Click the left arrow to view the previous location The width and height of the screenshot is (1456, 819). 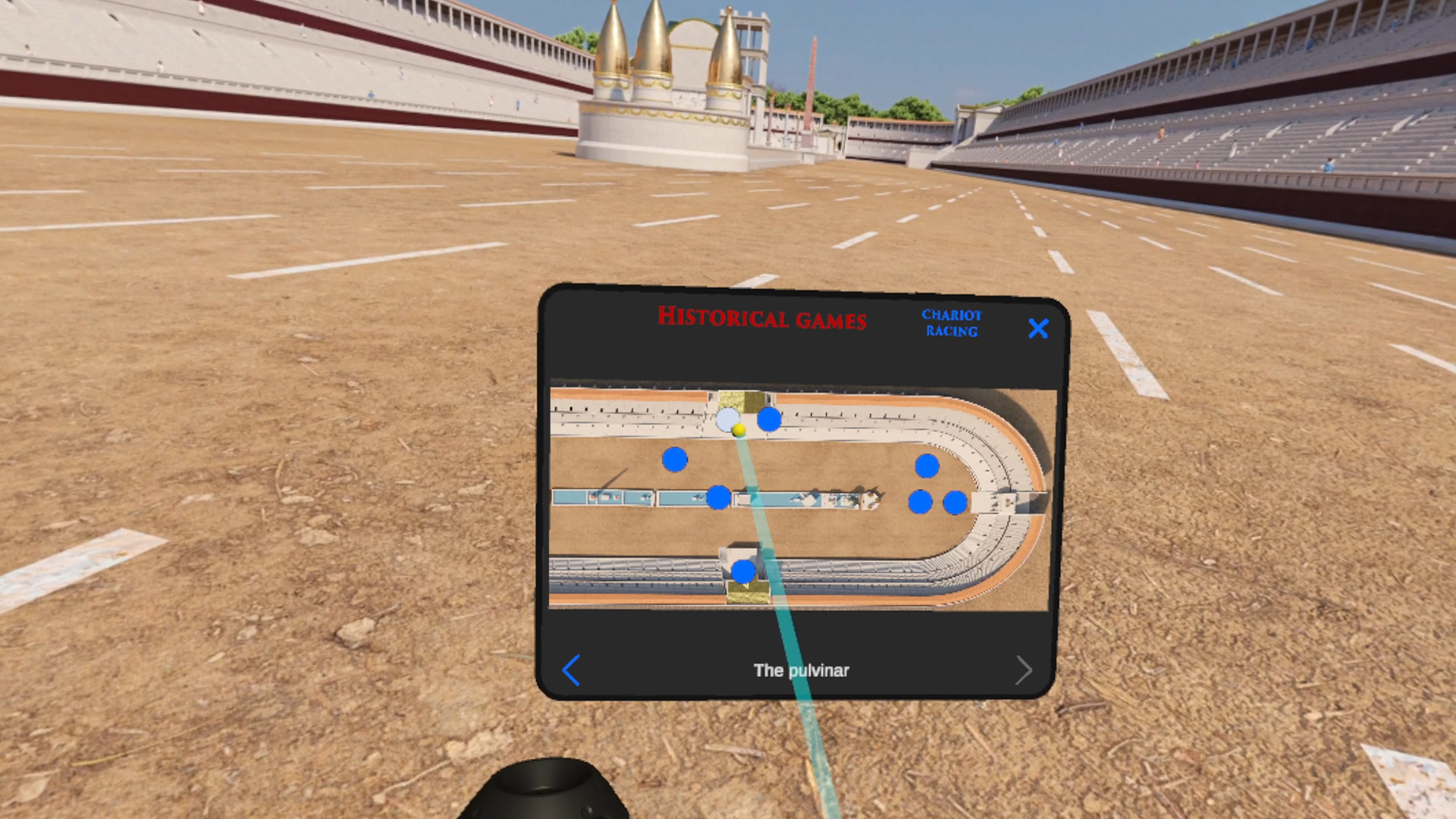click(x=571, y=670)
